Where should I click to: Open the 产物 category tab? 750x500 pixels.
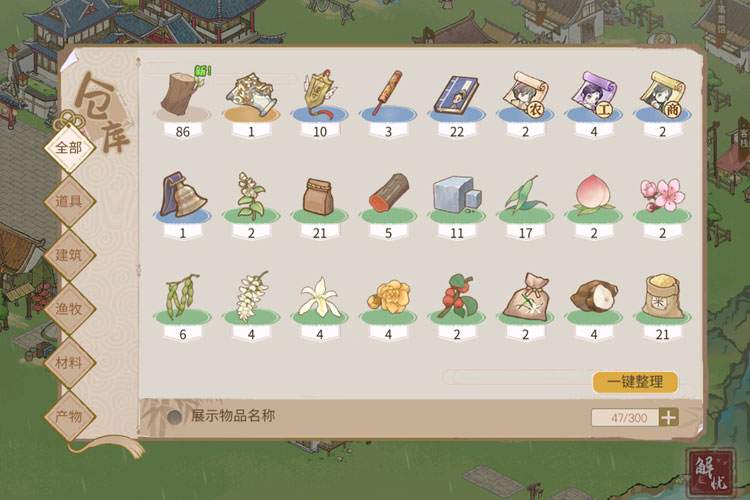[x=68, y=416]
